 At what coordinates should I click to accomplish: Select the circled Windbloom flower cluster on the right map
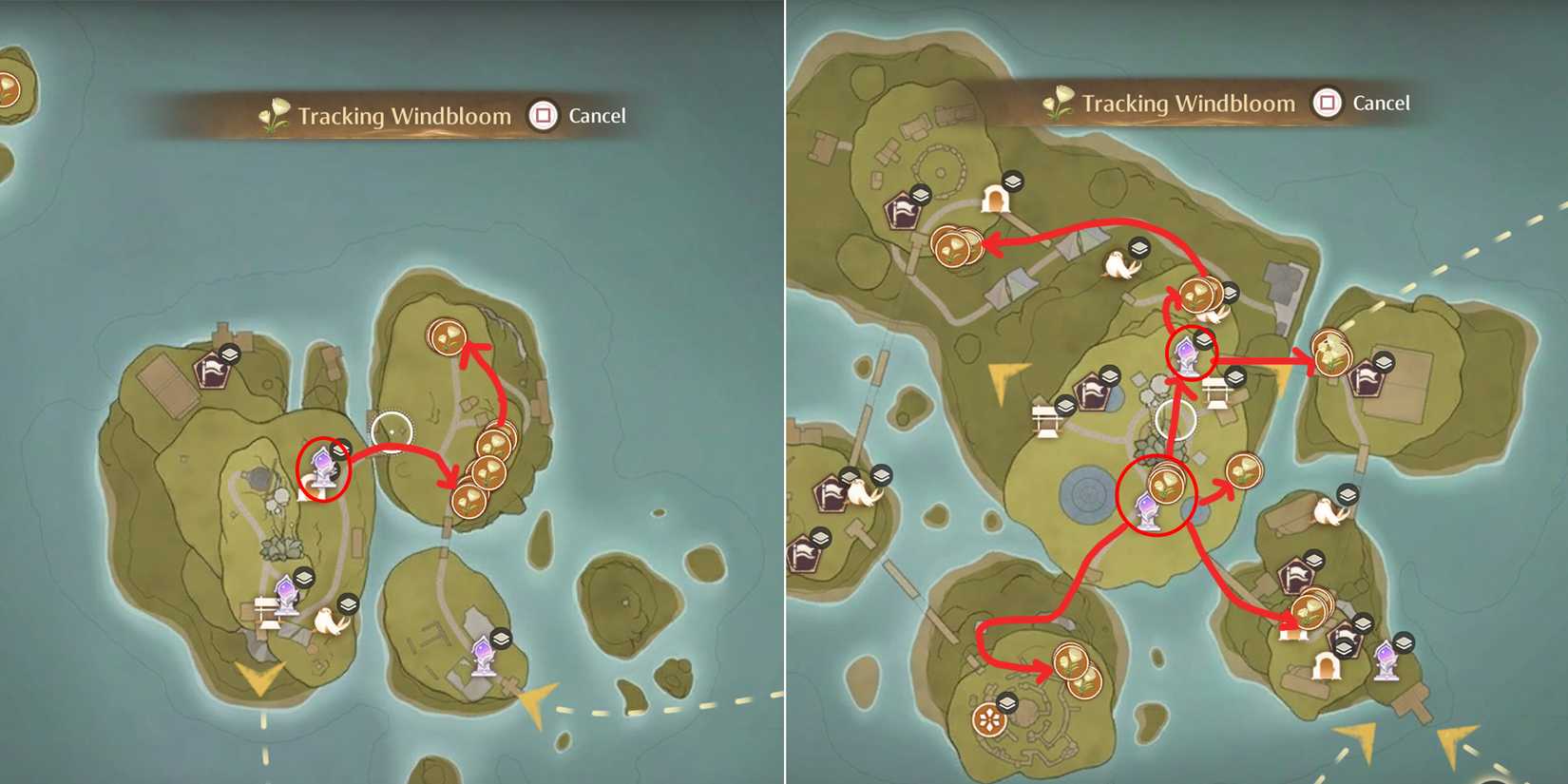click(x=1166, y=482)
